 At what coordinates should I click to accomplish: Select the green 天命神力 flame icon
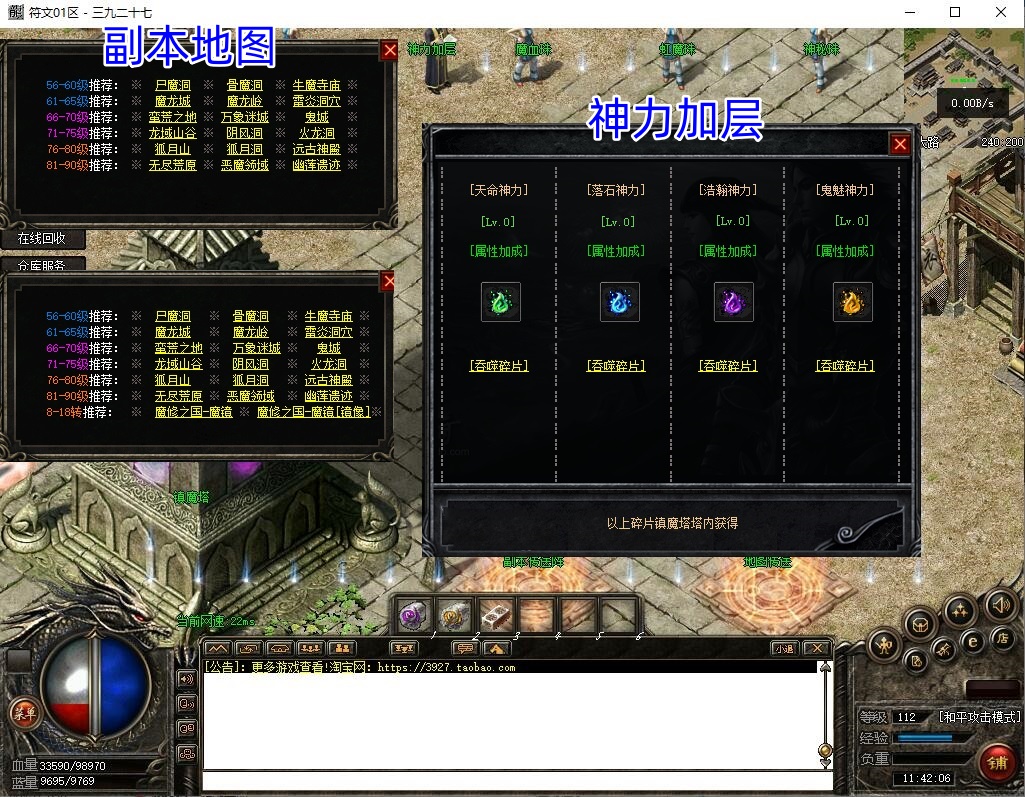(x=500, y=301)
